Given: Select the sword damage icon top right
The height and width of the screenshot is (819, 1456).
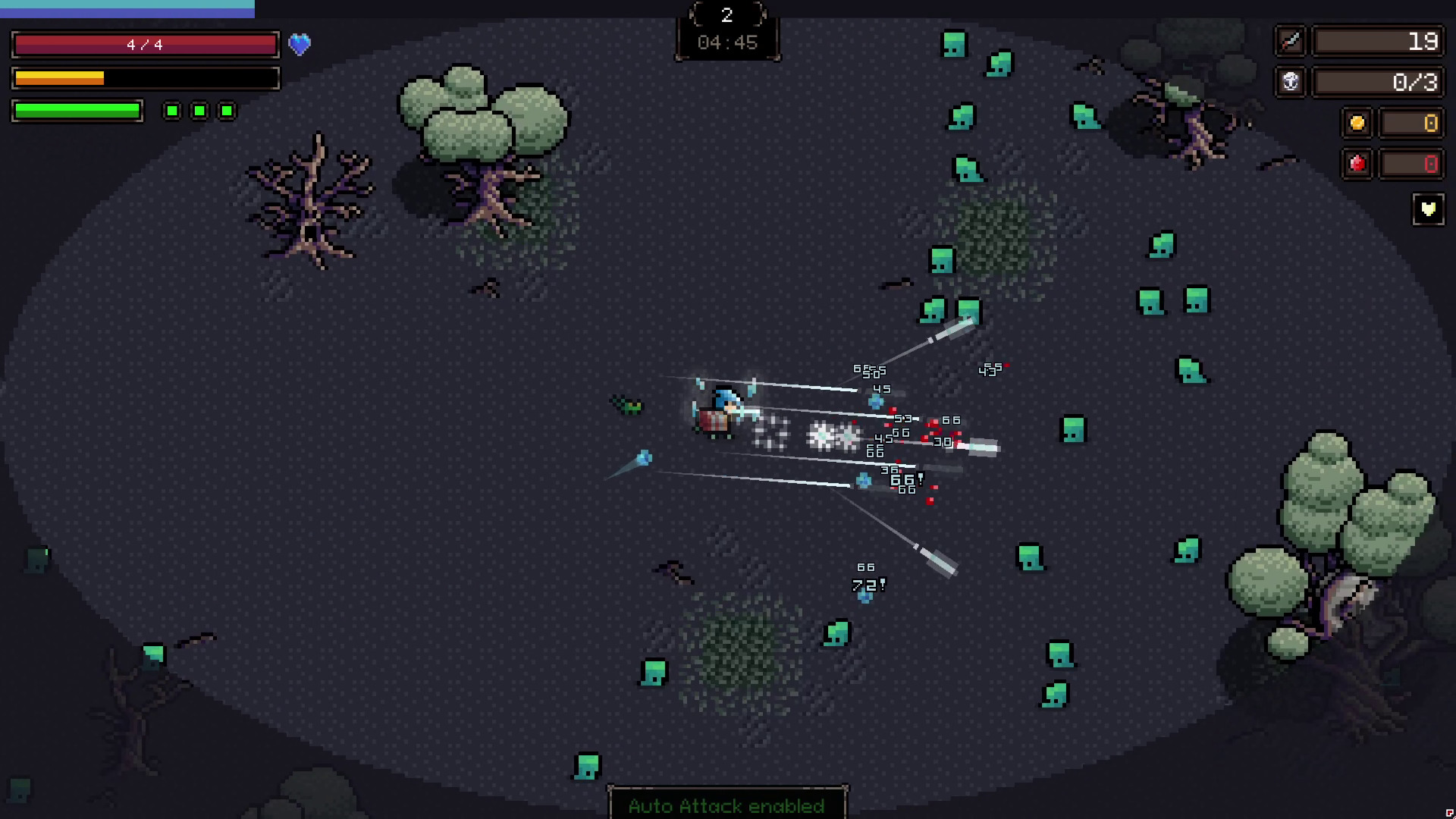Looking at the screenshot, I should click(x=1290, y=42).
